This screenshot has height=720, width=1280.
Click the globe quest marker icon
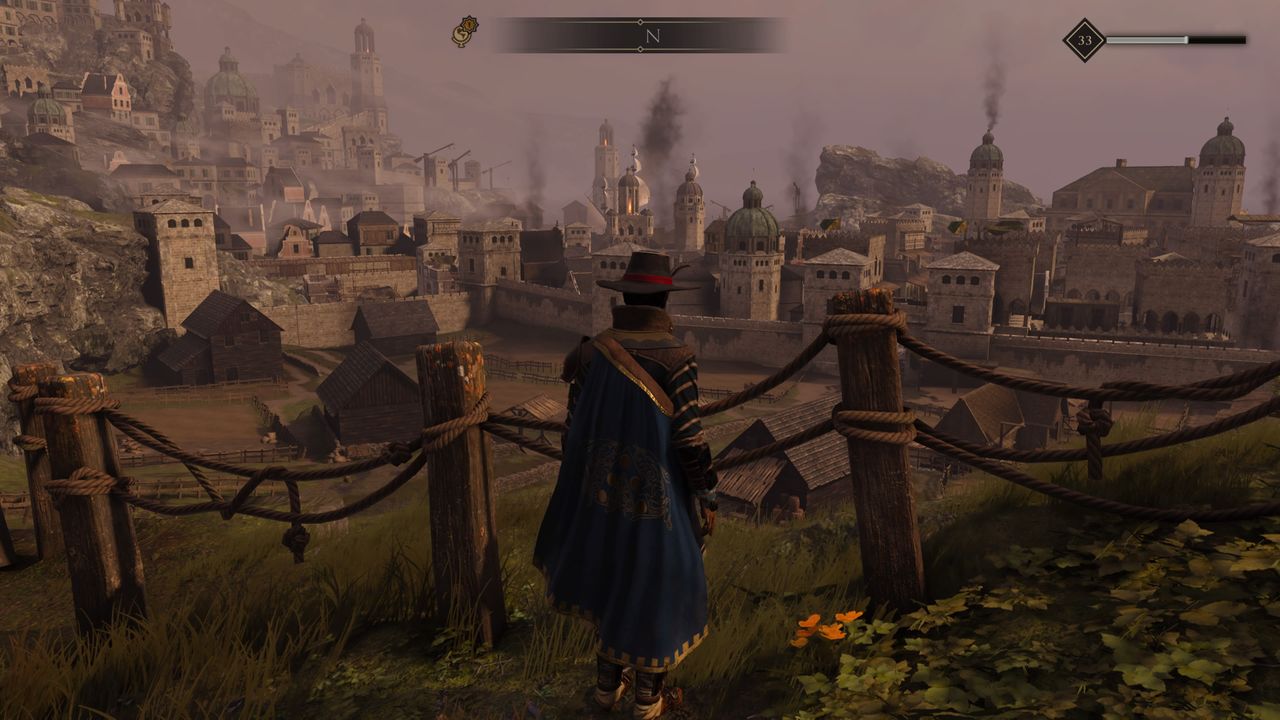[x=465, y=32]
